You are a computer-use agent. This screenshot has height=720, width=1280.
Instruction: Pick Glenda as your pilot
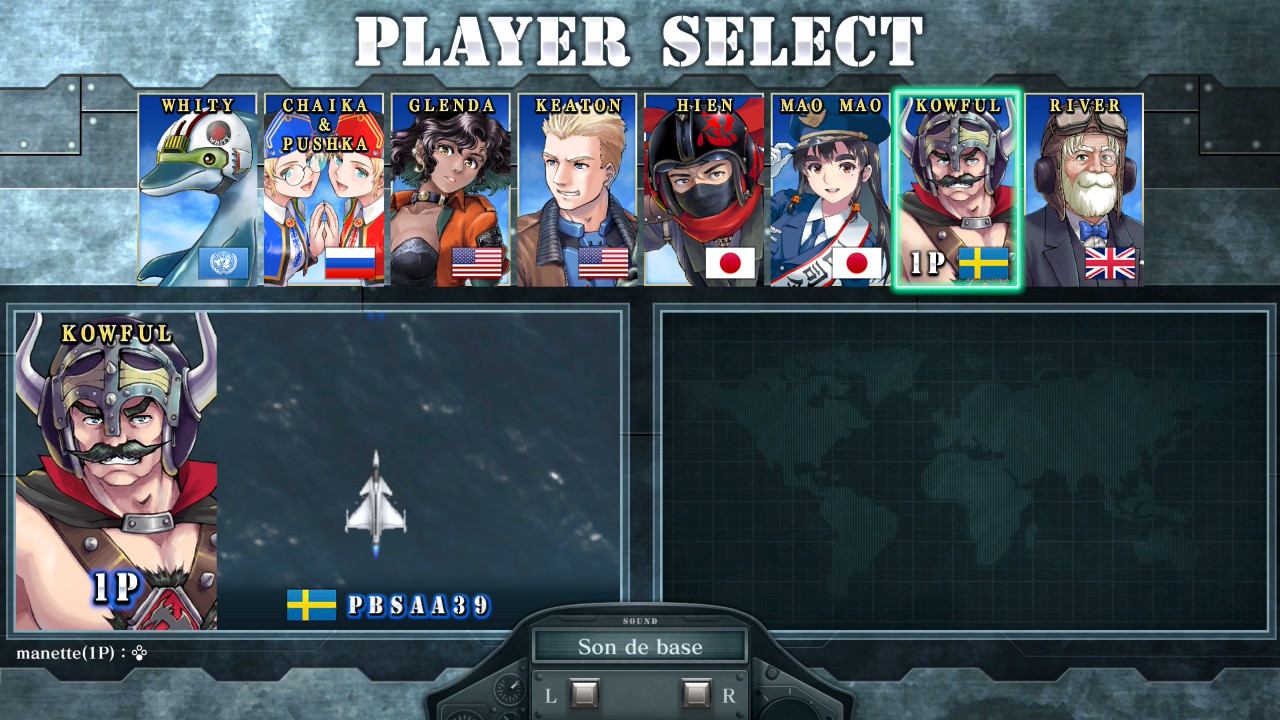(450, 190)
